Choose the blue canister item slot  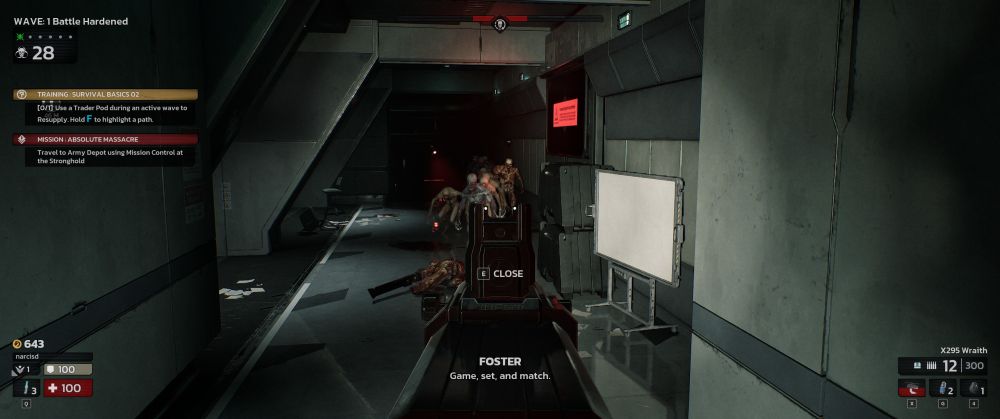click(944, 388)
